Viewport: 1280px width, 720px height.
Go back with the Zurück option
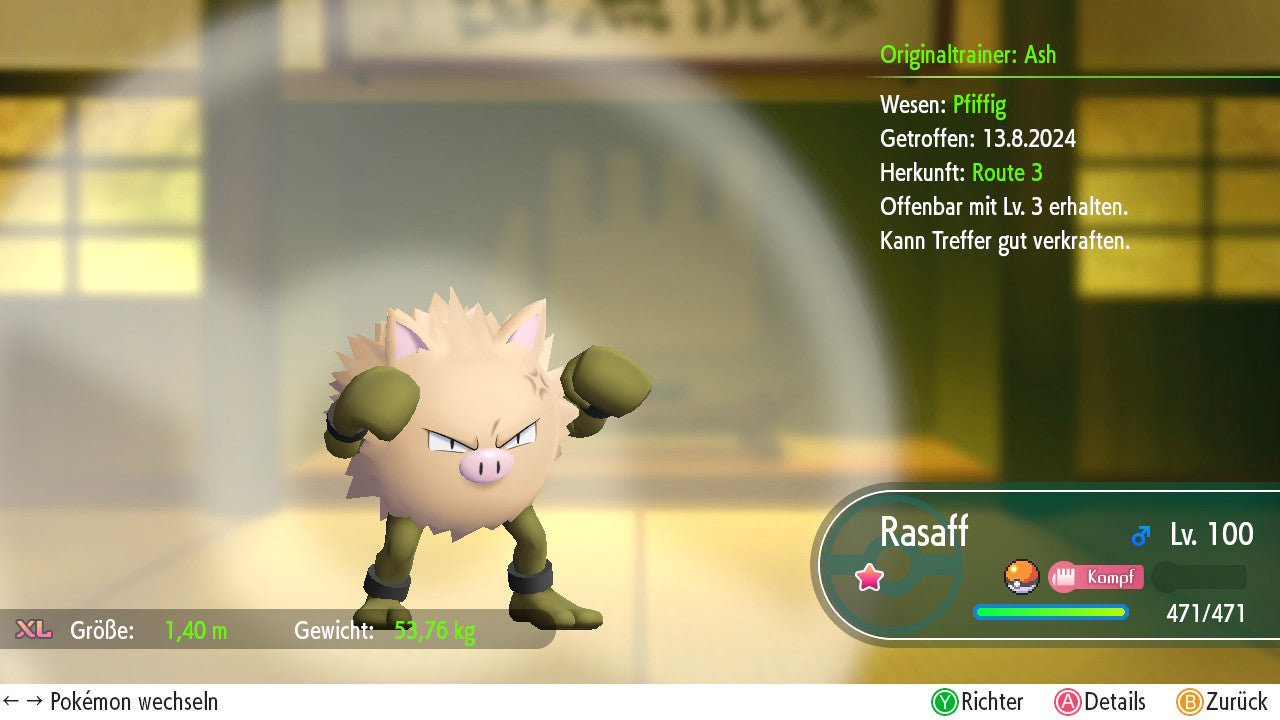coord(1222,702)
